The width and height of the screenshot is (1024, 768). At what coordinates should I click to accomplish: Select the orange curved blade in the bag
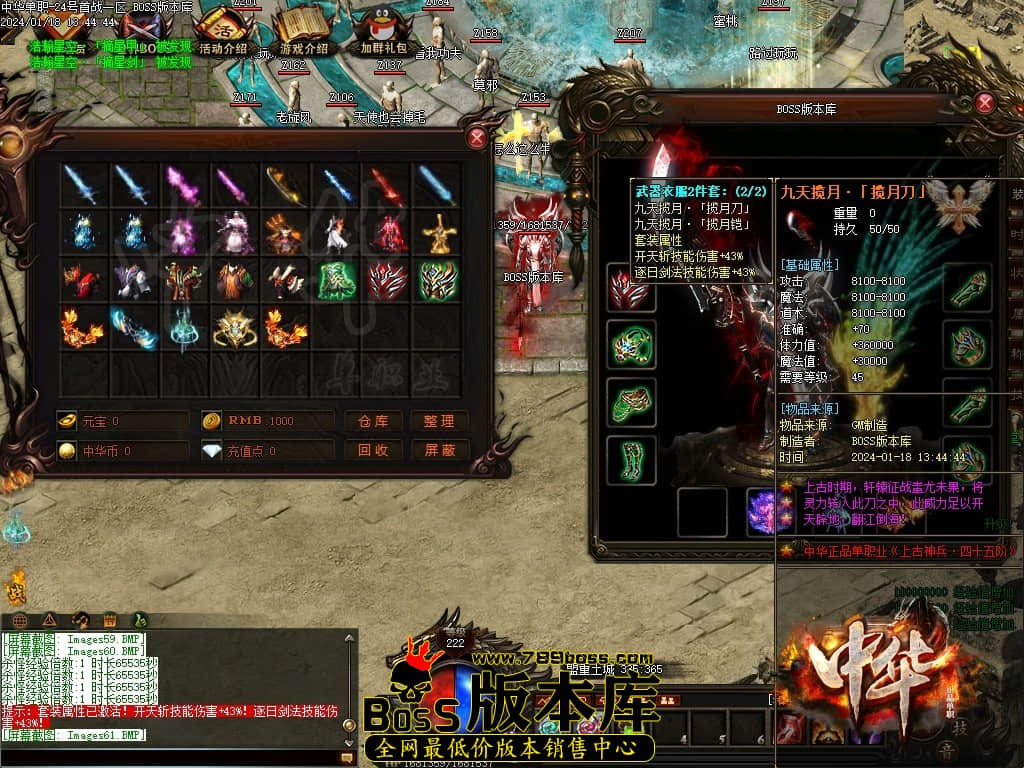coord(284,185)
